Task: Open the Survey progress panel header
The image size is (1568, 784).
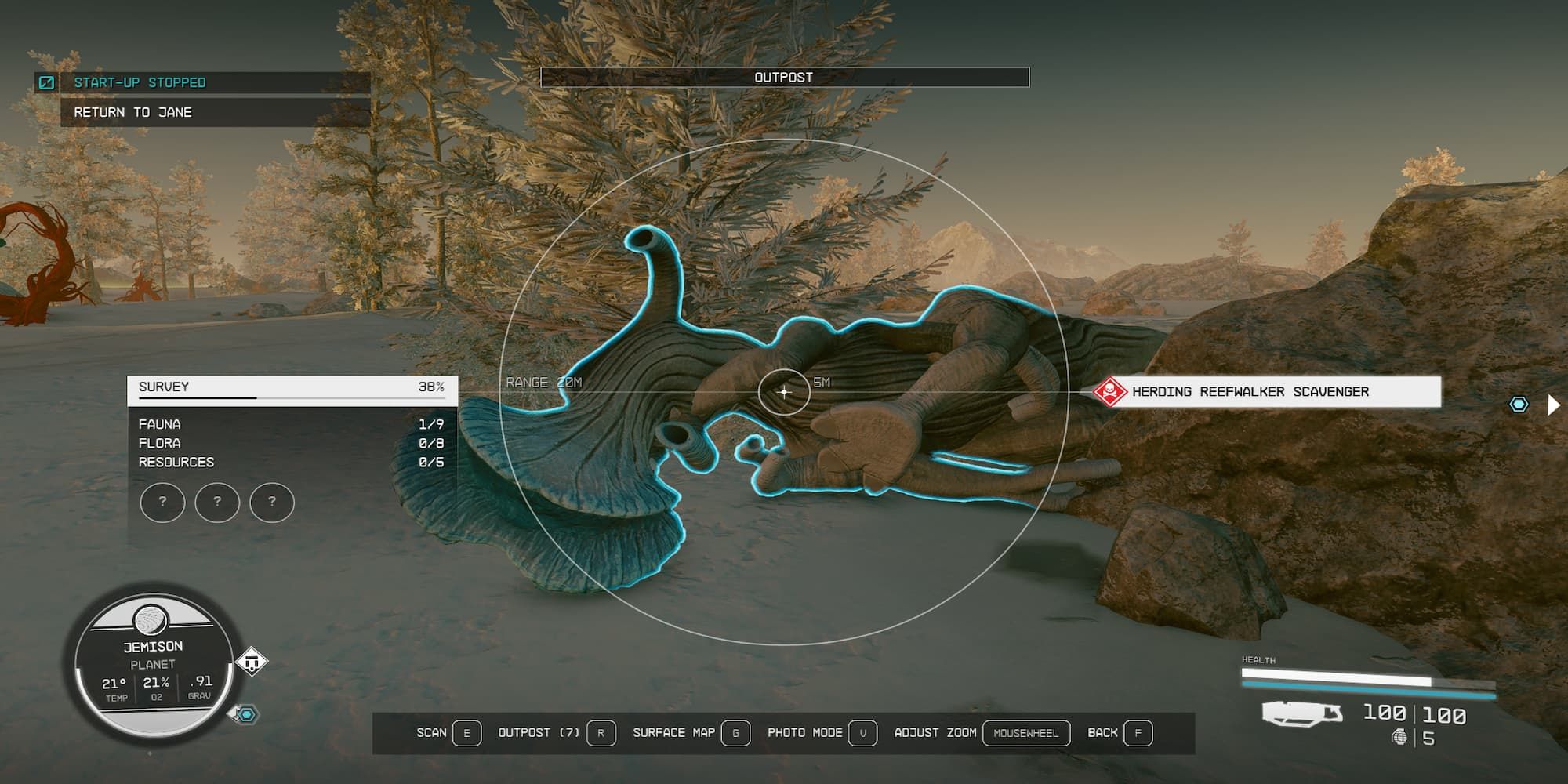Action: point(292,388)
